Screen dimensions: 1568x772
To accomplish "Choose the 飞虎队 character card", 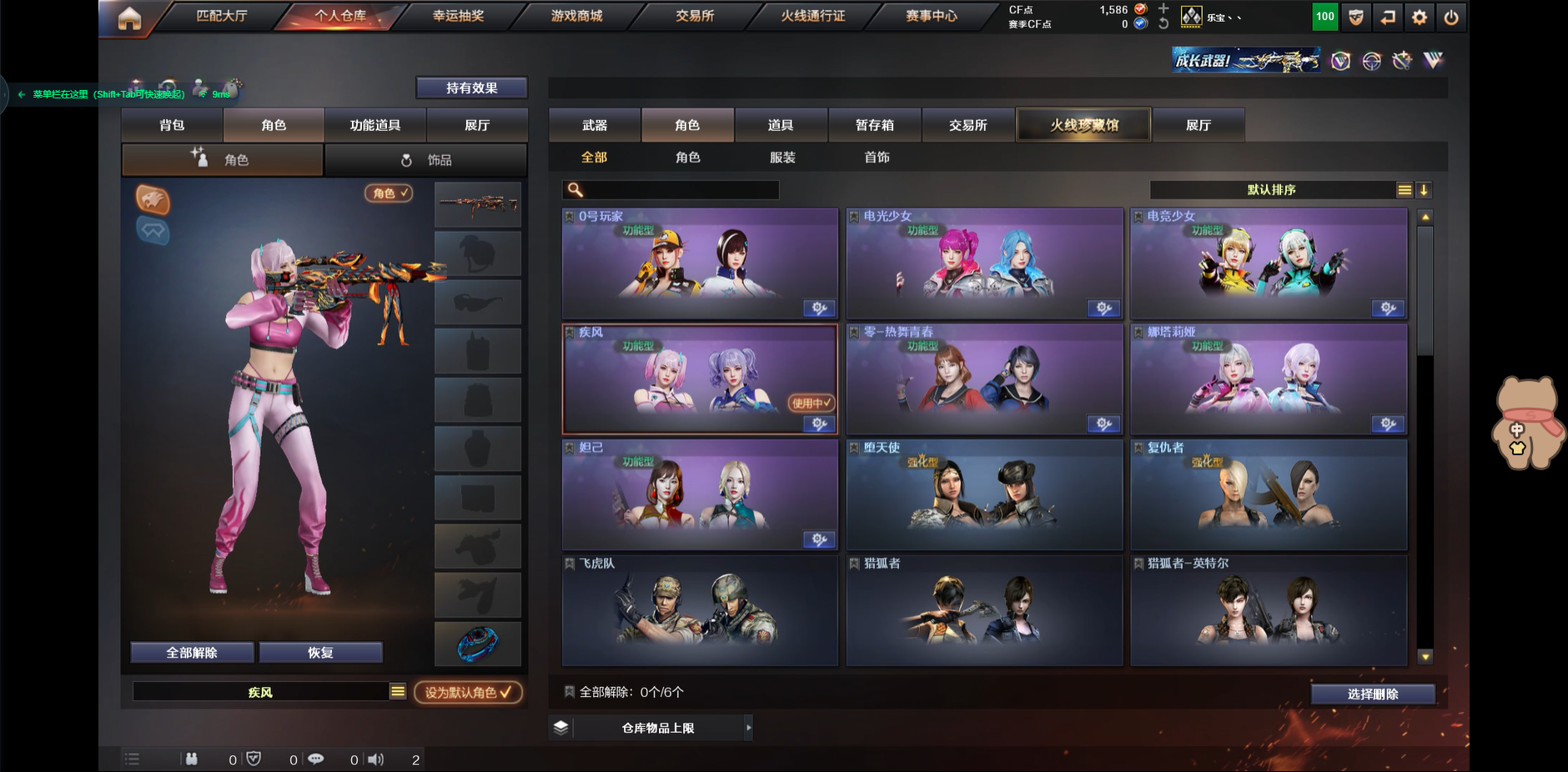I will click(x=700, y=610).
